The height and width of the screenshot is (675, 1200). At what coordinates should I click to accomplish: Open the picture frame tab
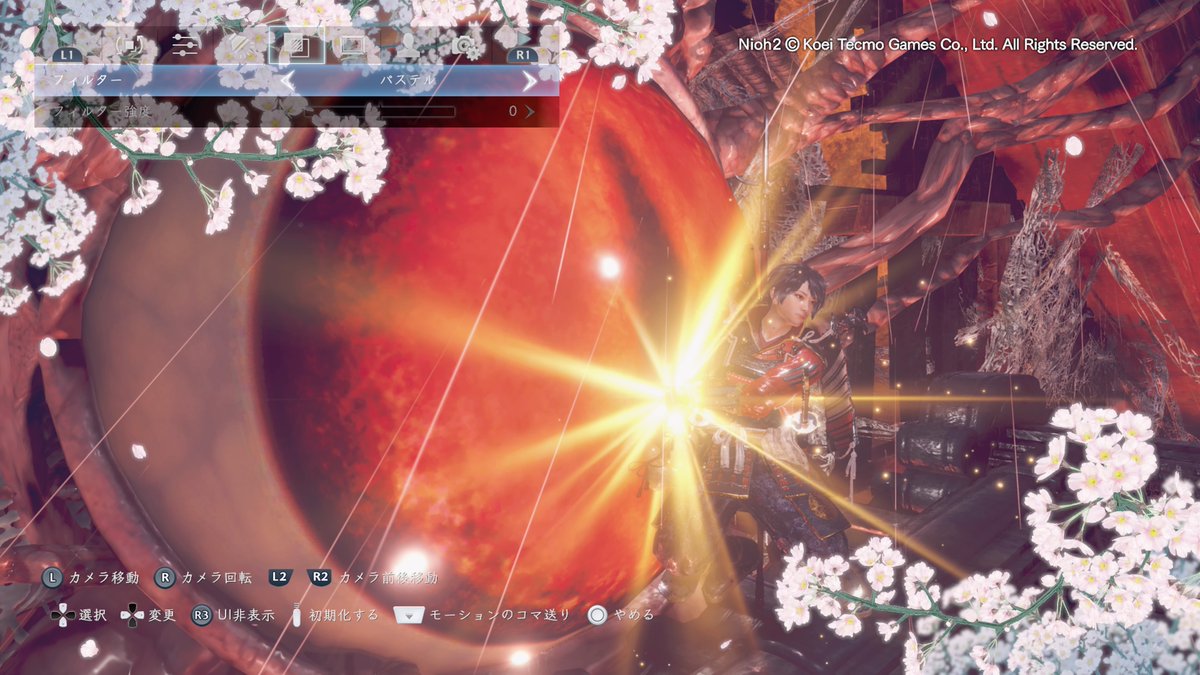(352, 45)
